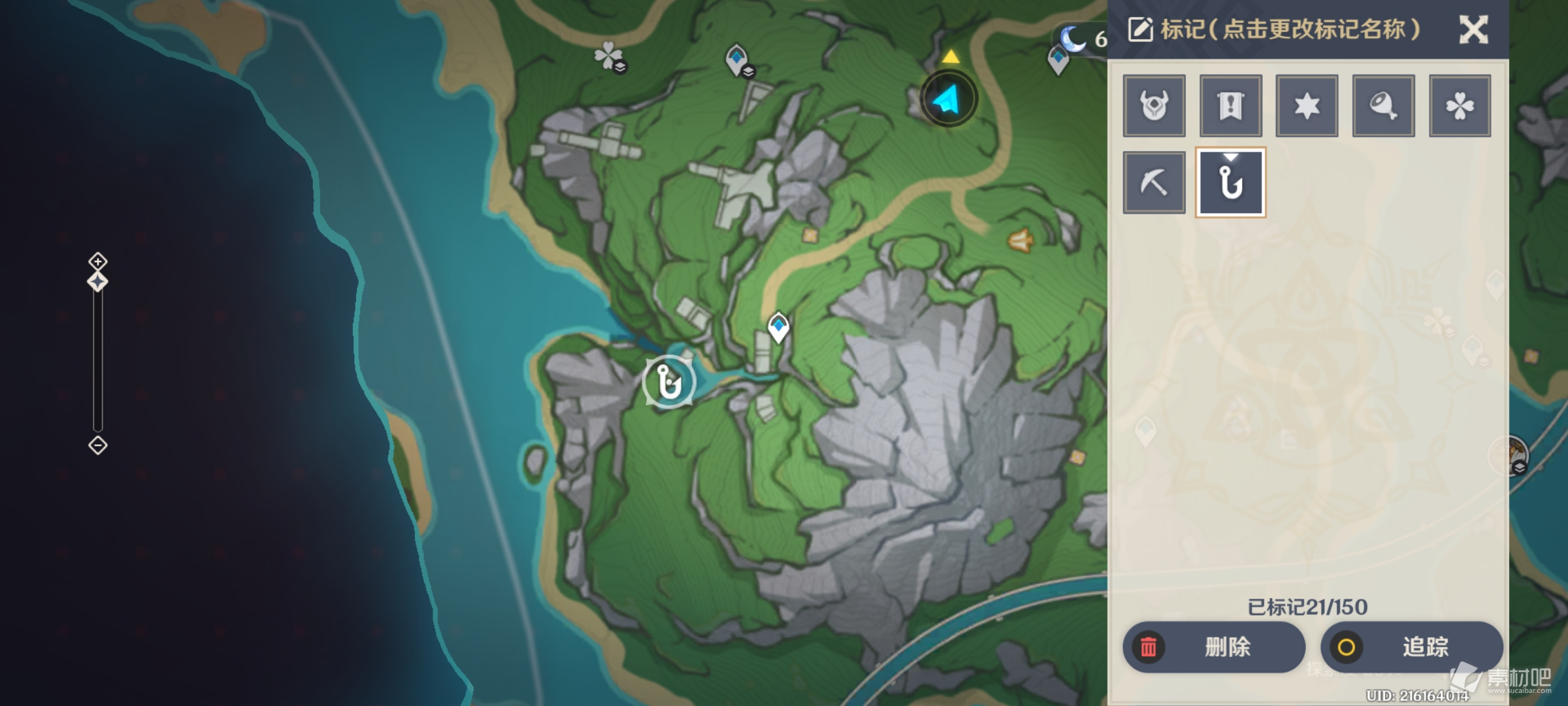Select the pickaxe marker icon

[x=1154, y=182]
